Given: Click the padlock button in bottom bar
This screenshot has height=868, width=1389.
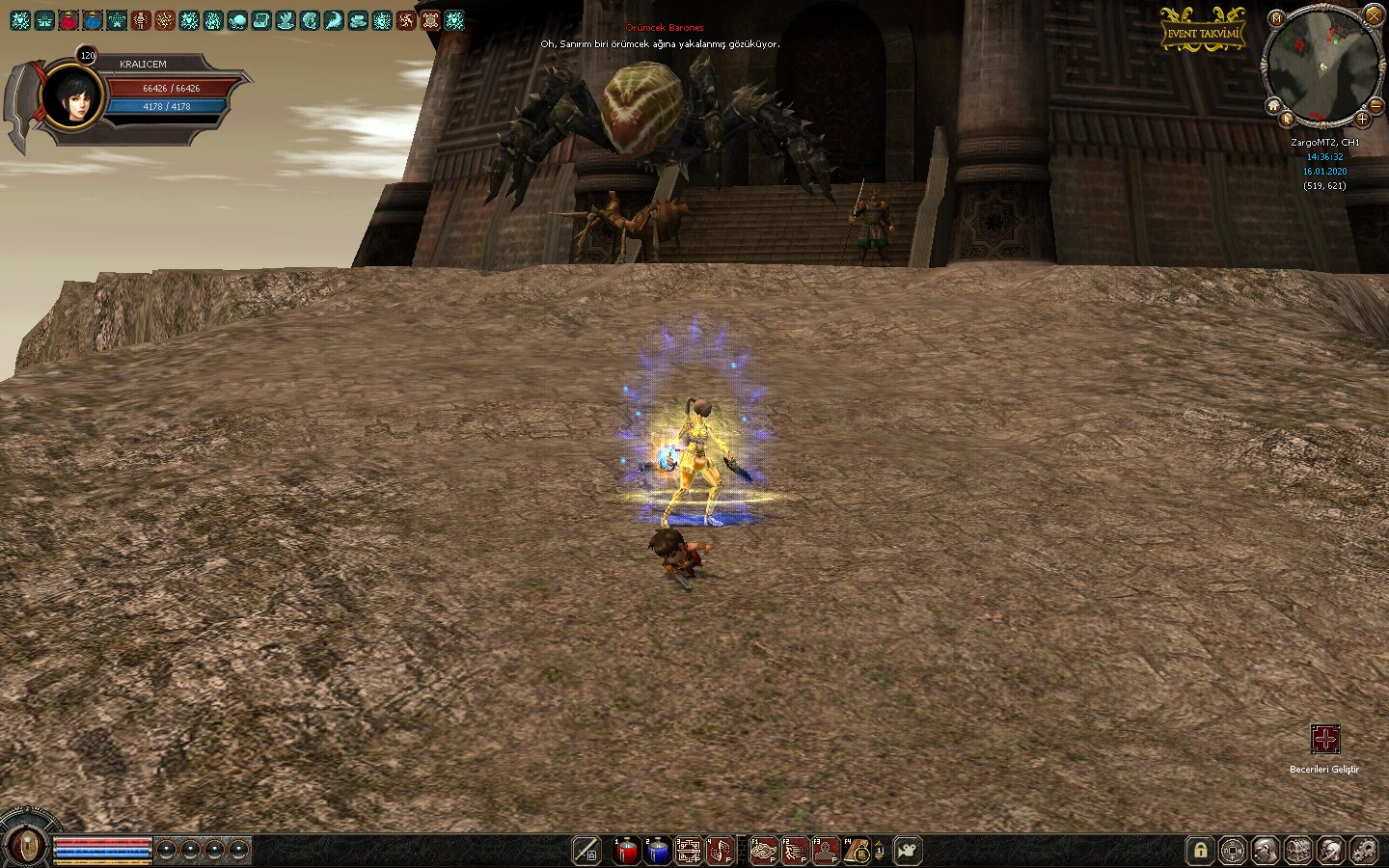Looking at the screenshot, I should click(1200, 851).
